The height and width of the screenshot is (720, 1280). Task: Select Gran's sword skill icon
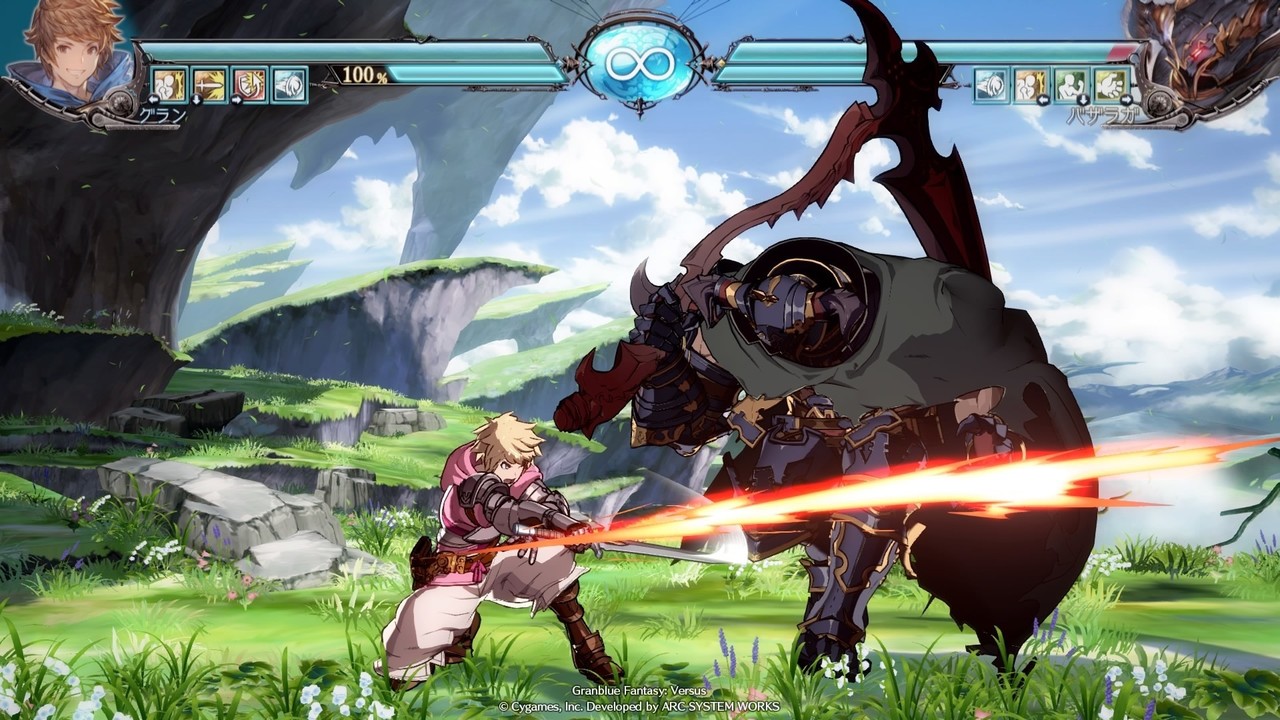click(210, 85)
